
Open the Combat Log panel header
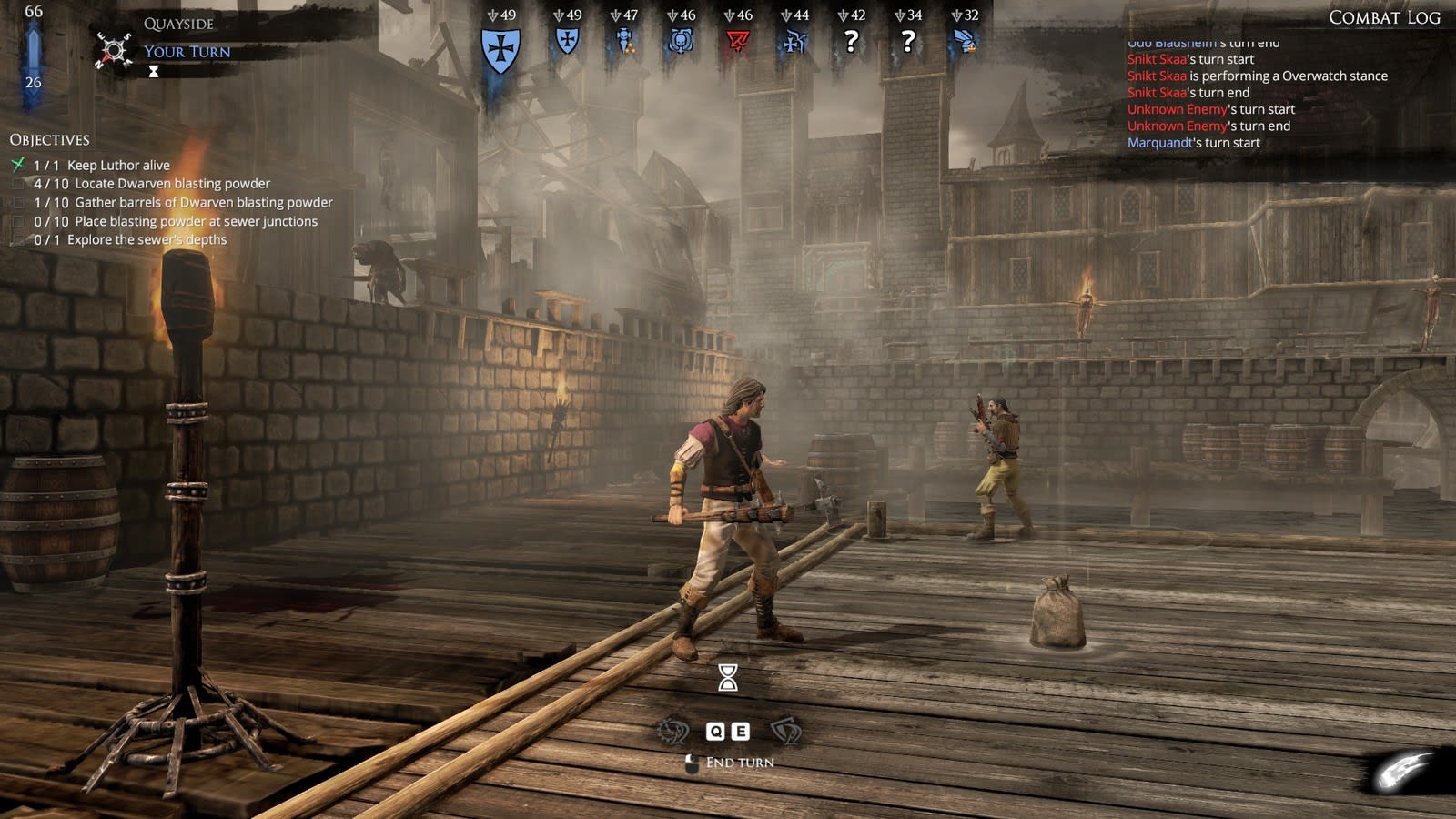pos(1383,17)
